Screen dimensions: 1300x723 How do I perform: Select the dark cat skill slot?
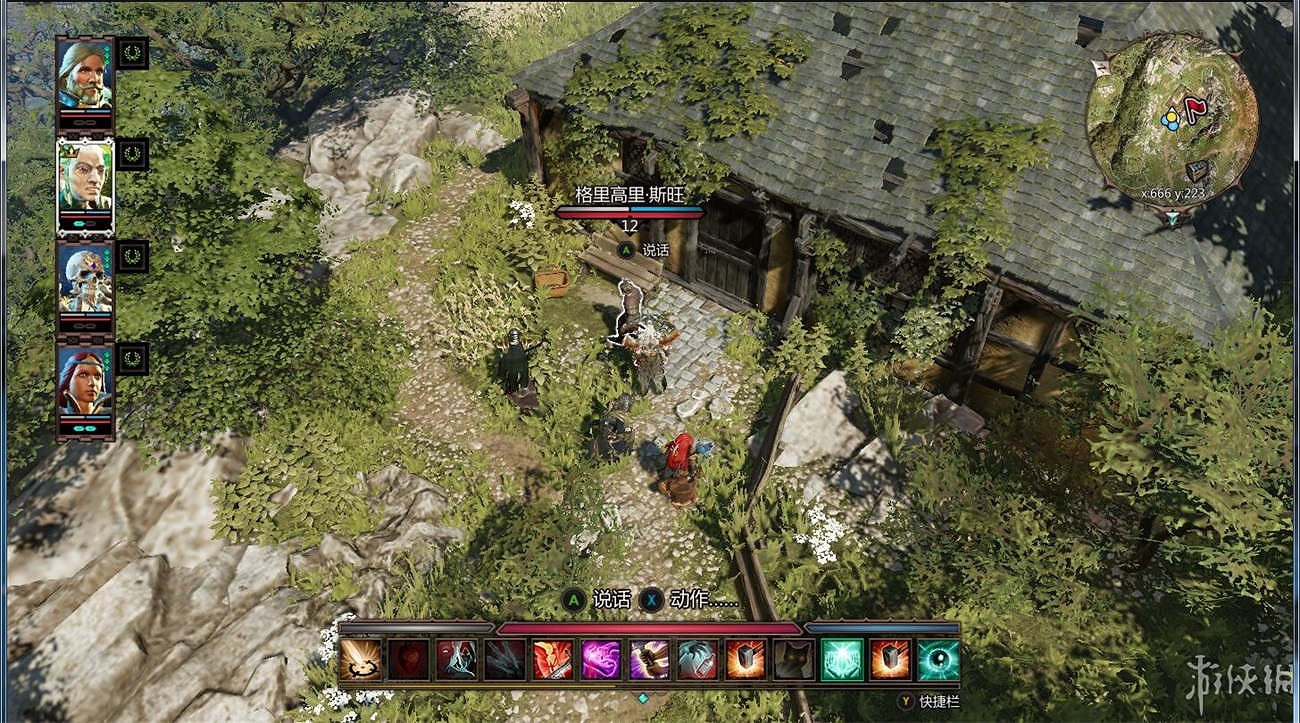tap(793, 660)
